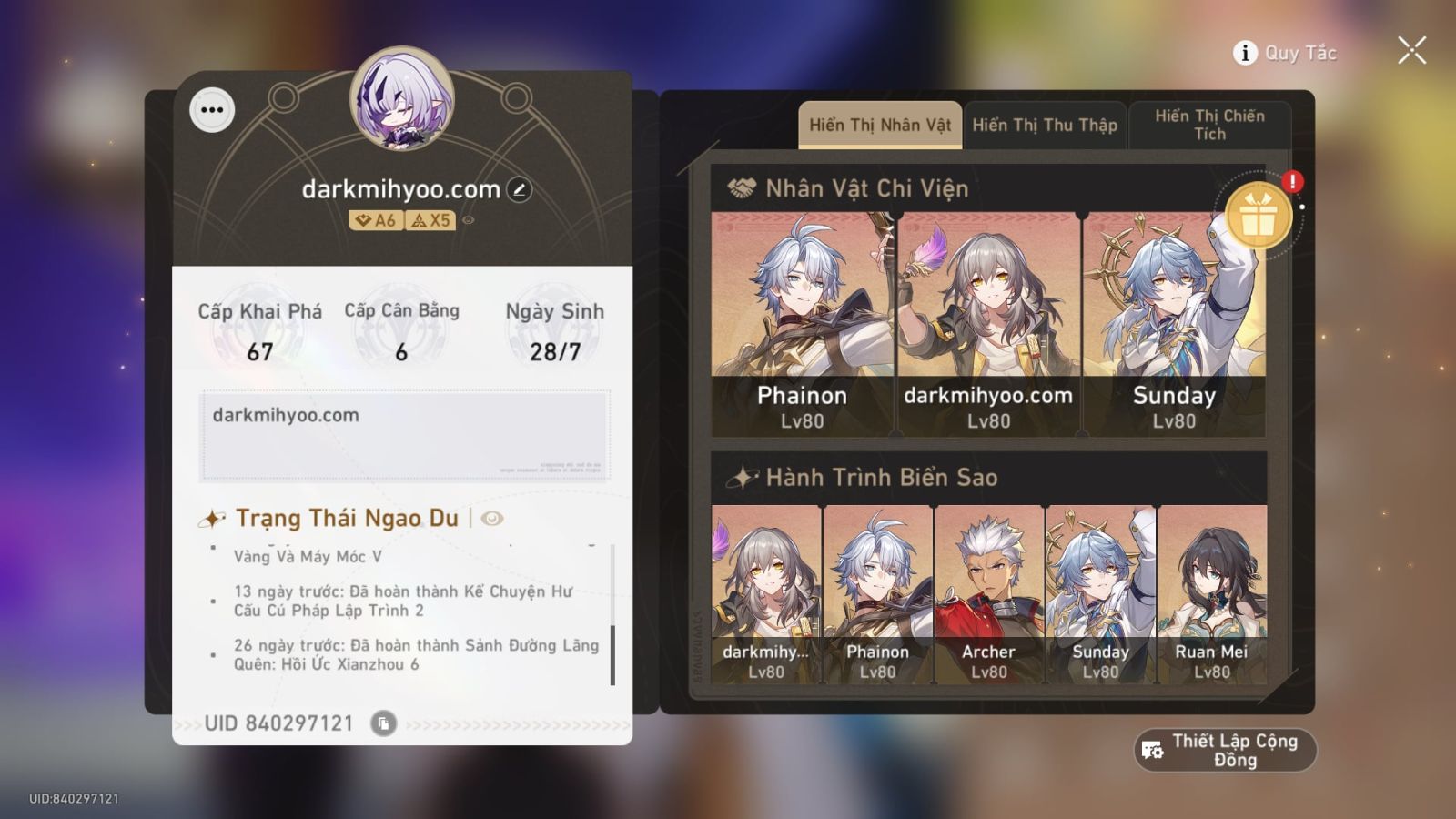This screenshot has width=1456, height=819.
Task: Toggle the eye icon next to the badges
Action: tap(468, 218)
